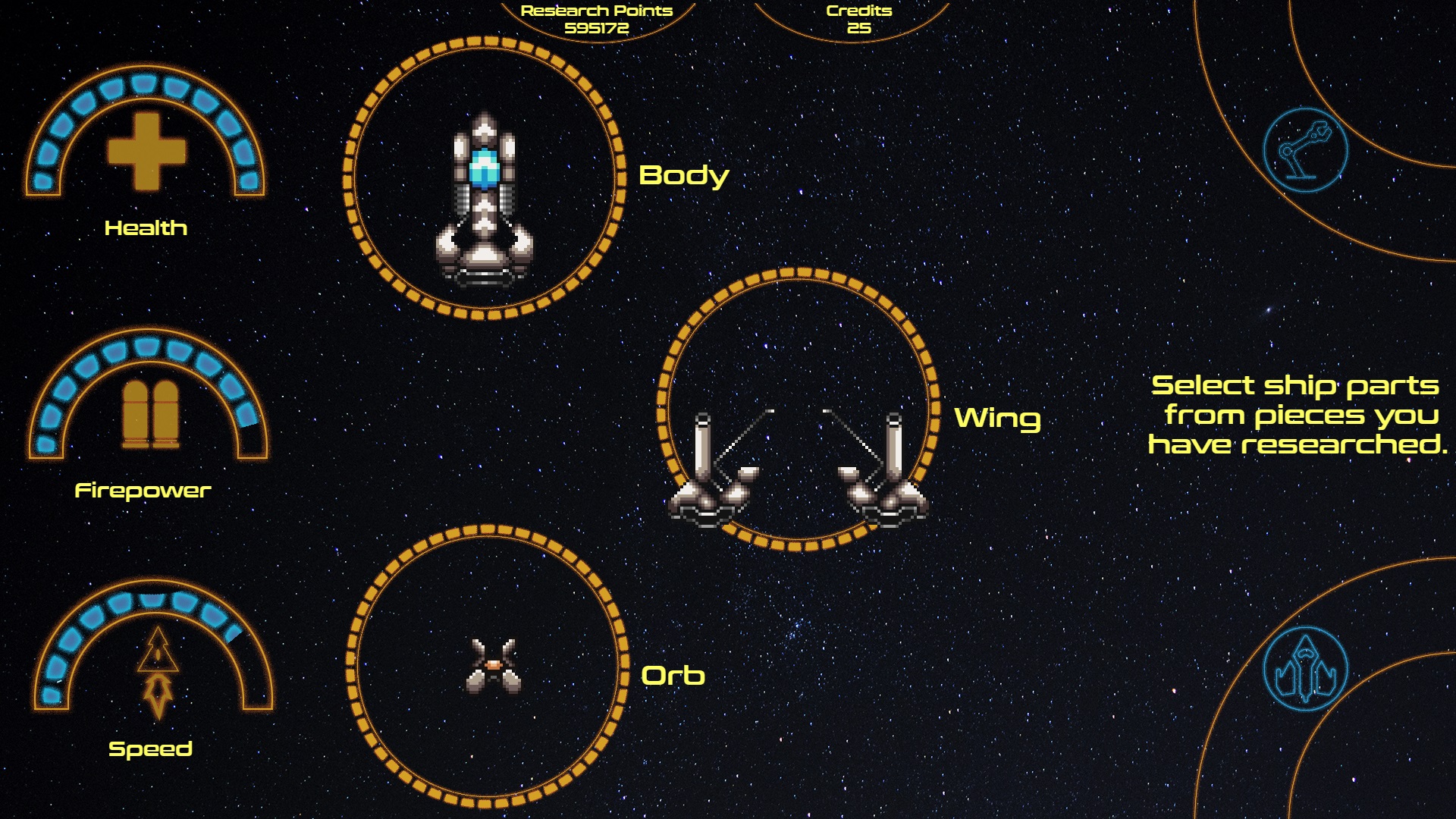Click the Speed label text
Viewport: 1456px width, 819px height.
(x=149, y=748)
